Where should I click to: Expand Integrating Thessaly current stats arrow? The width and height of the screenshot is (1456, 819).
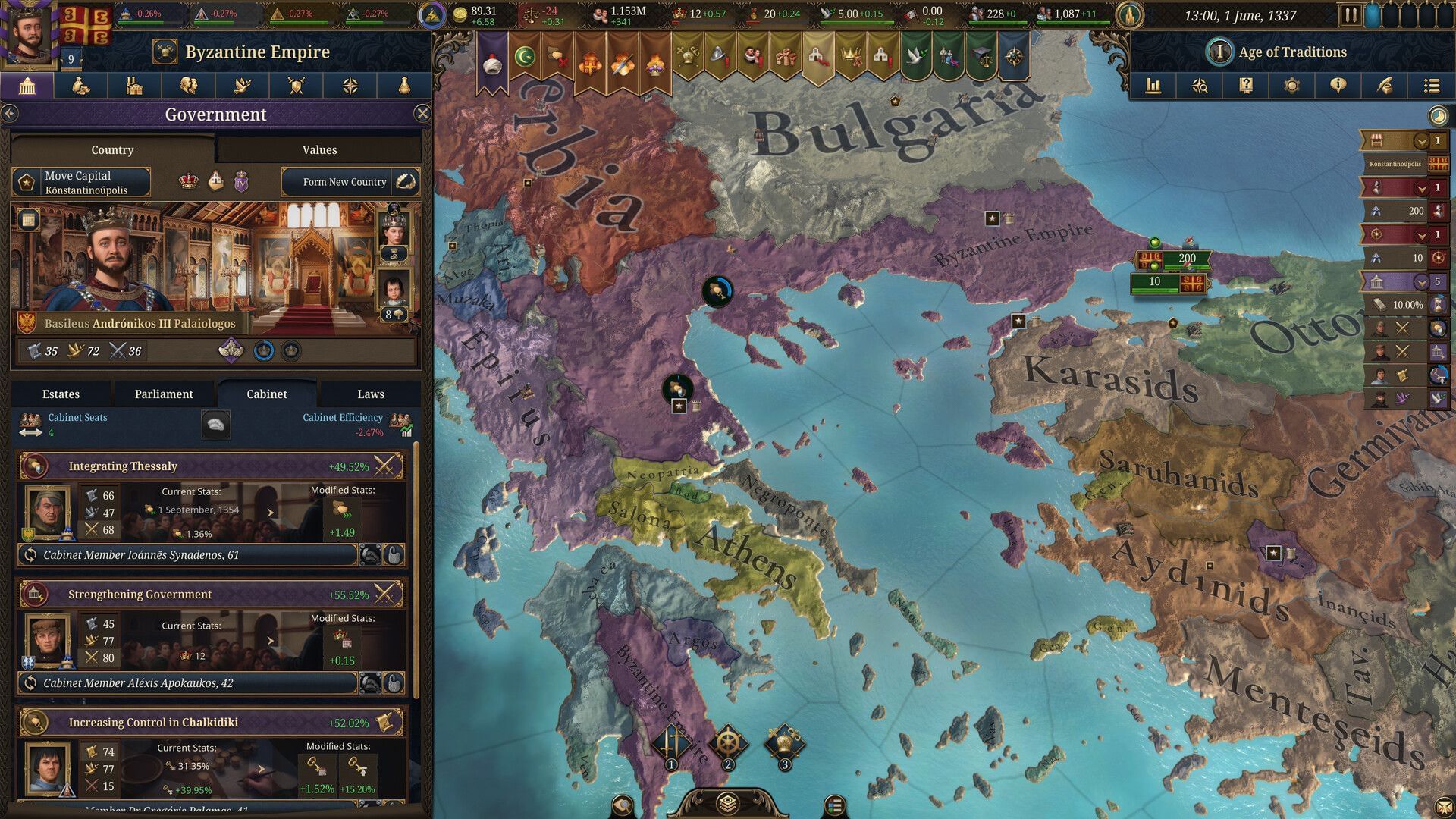tap(271, 511)
